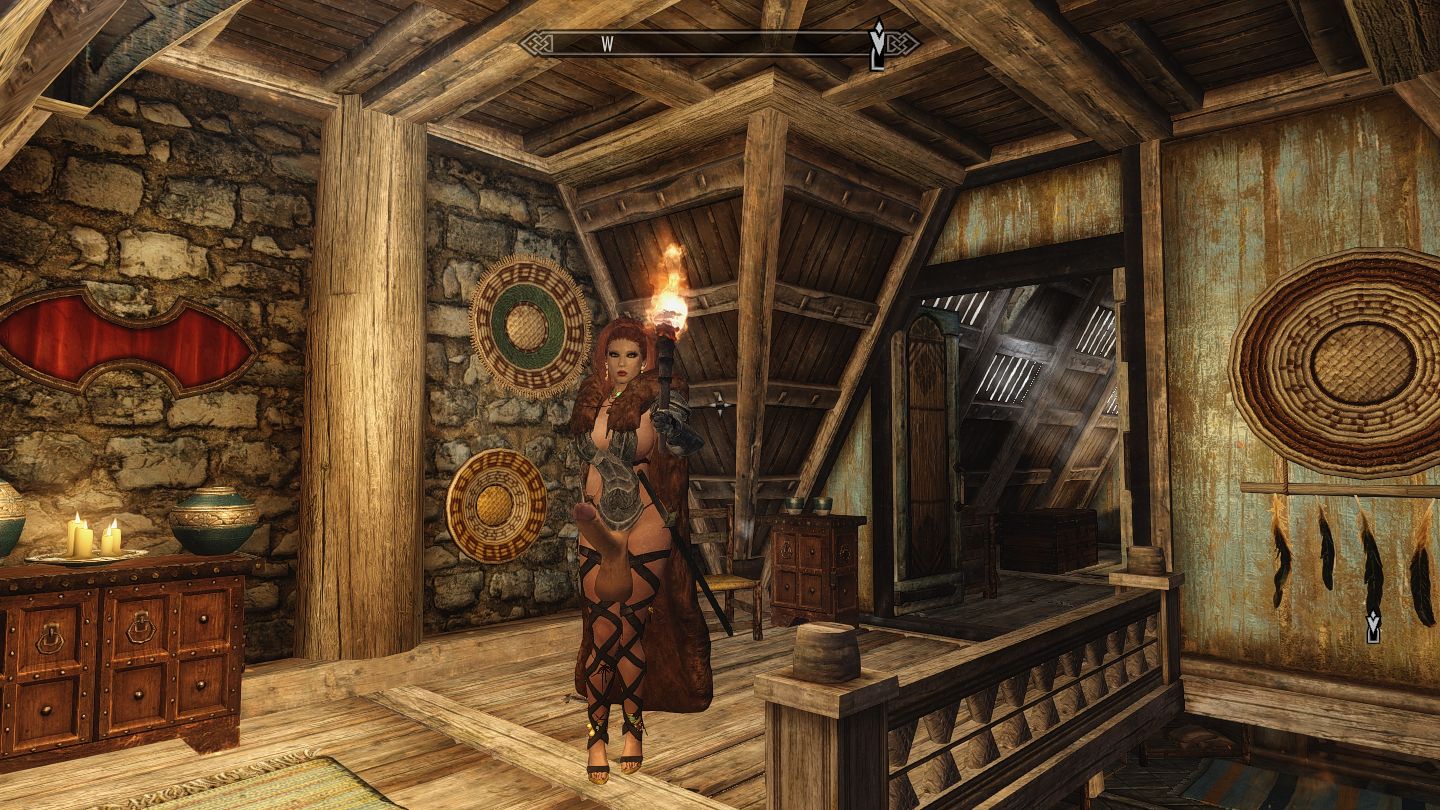Click the floating quest marker arrow
This screenshot has width=1440, height=810.
pos(1374,626)
